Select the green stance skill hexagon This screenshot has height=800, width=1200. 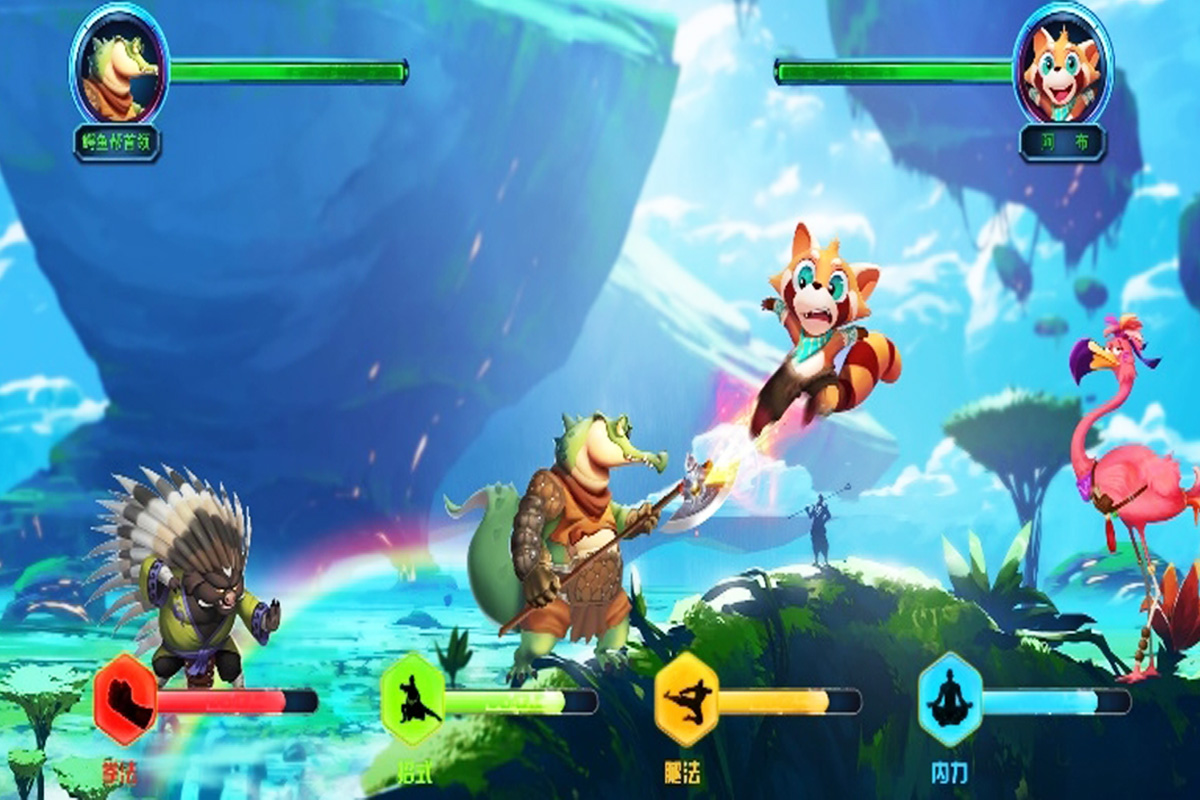(412, 700)
